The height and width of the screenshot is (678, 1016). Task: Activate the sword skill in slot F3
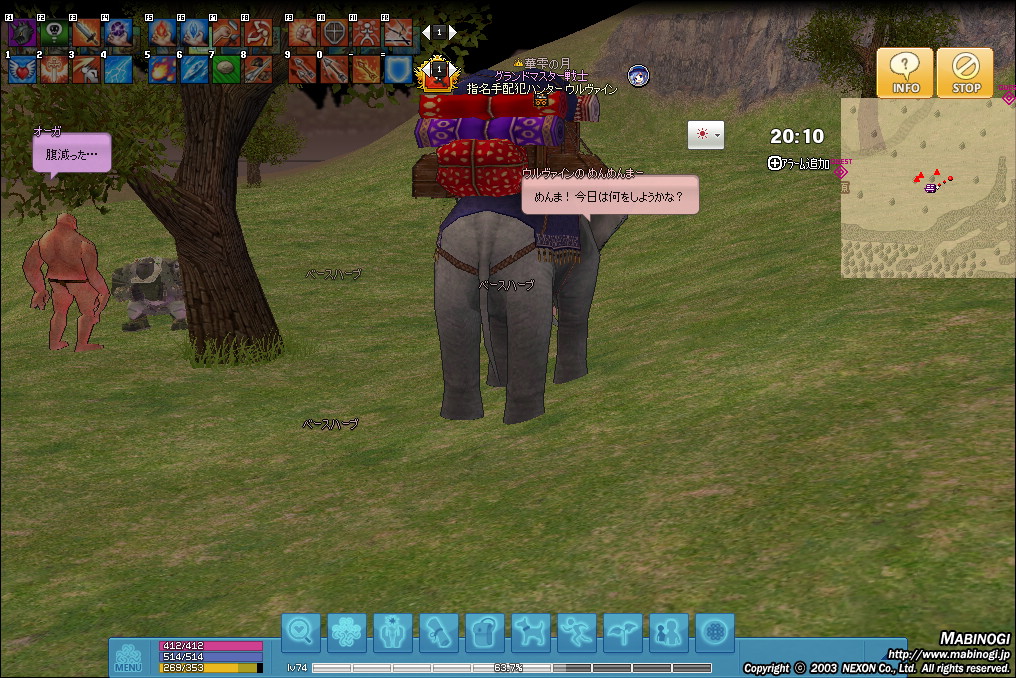86,33
